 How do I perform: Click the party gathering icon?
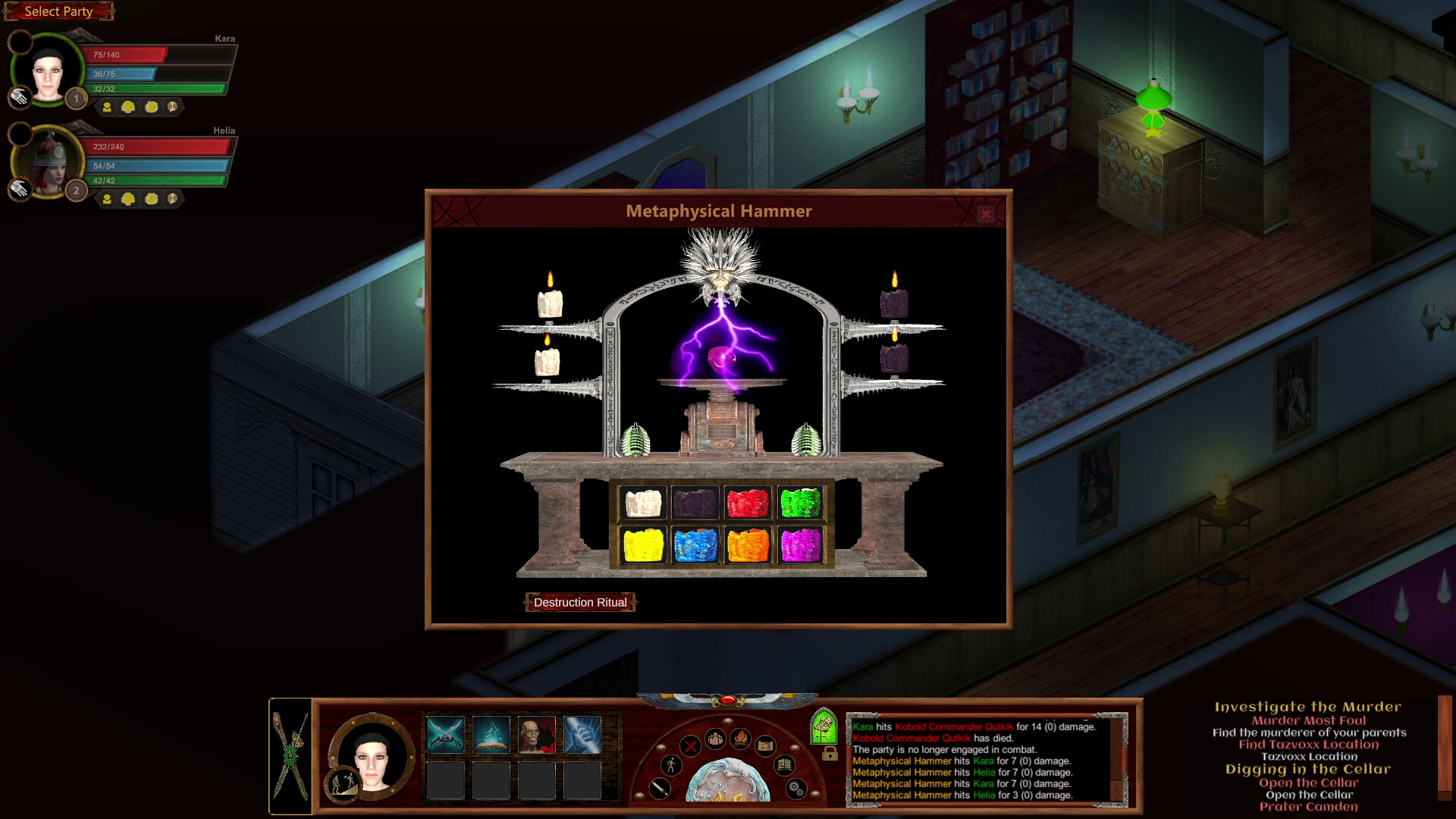(x=715, y=739)
